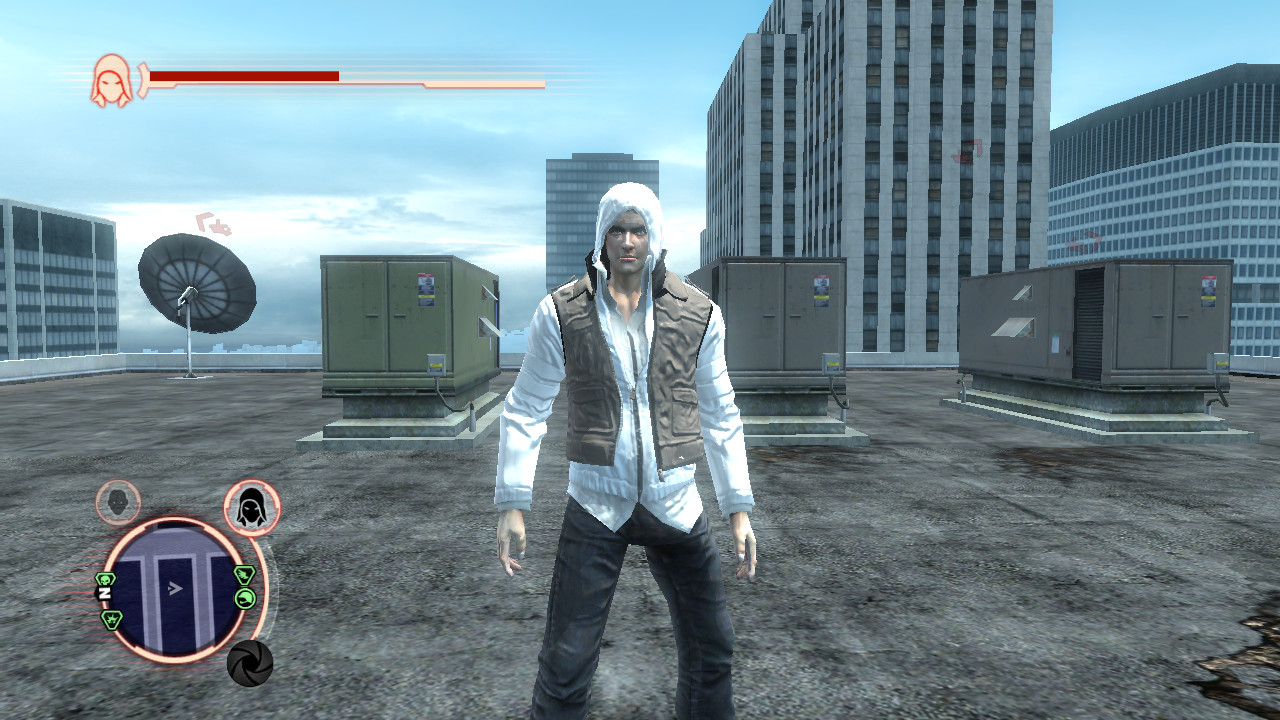Toggle the gray face disguise icon above the minimap
The width and height of the screenshot is (1280, 720).
pos(116,501)
